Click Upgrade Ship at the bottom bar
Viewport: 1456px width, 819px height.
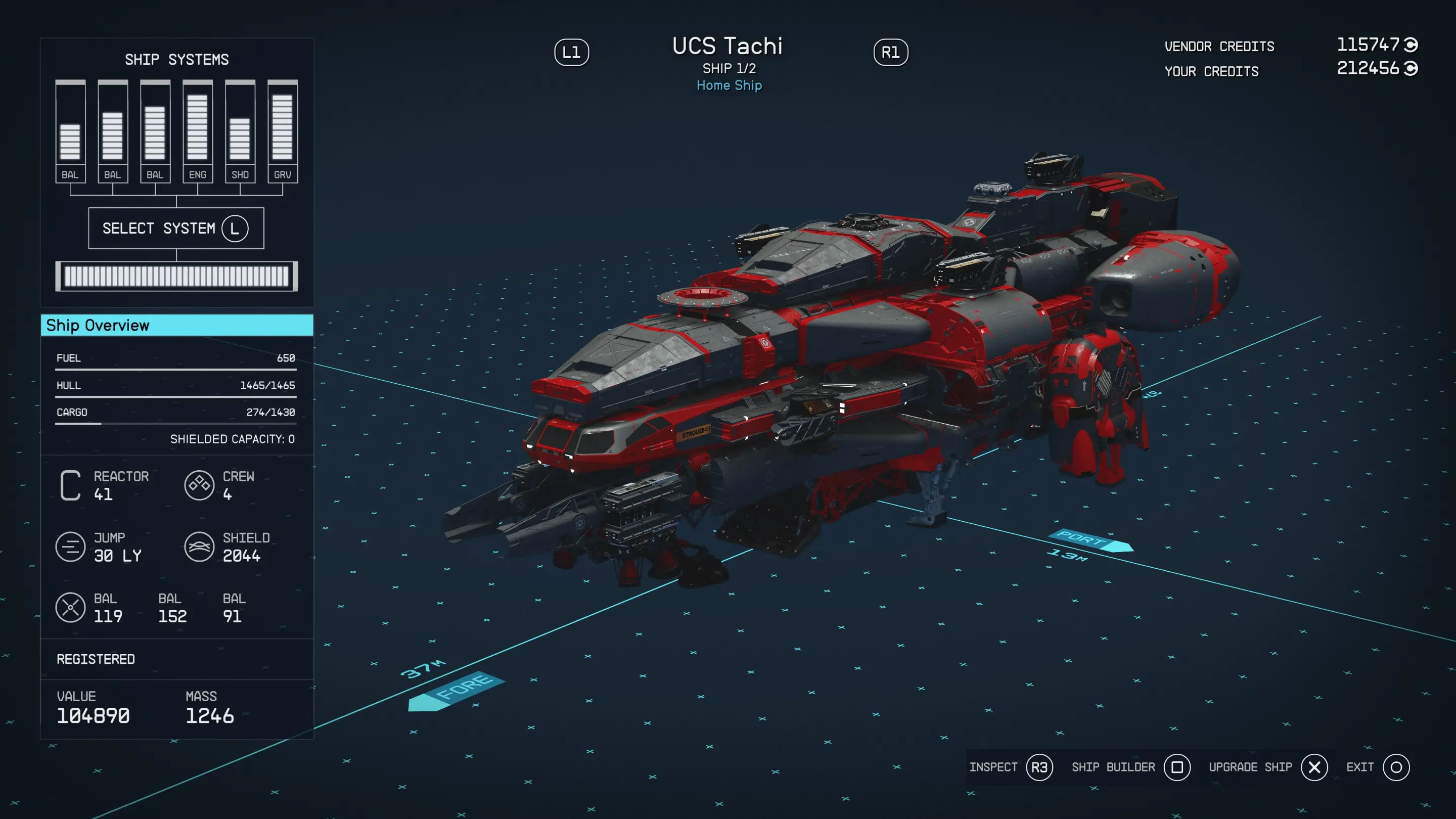coord(1250,767)
